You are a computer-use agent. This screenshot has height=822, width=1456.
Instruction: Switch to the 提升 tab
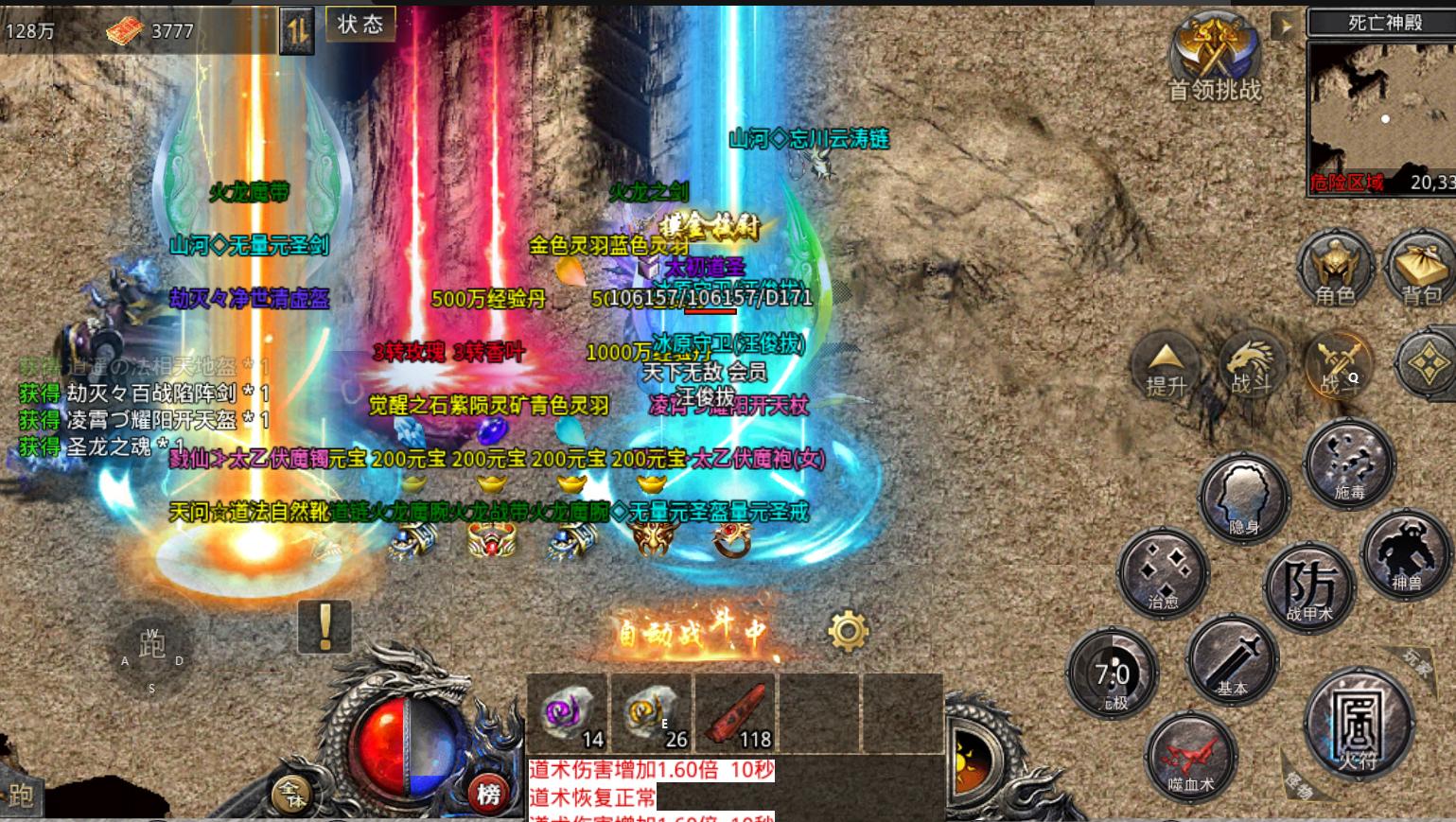pos(1167,367)
